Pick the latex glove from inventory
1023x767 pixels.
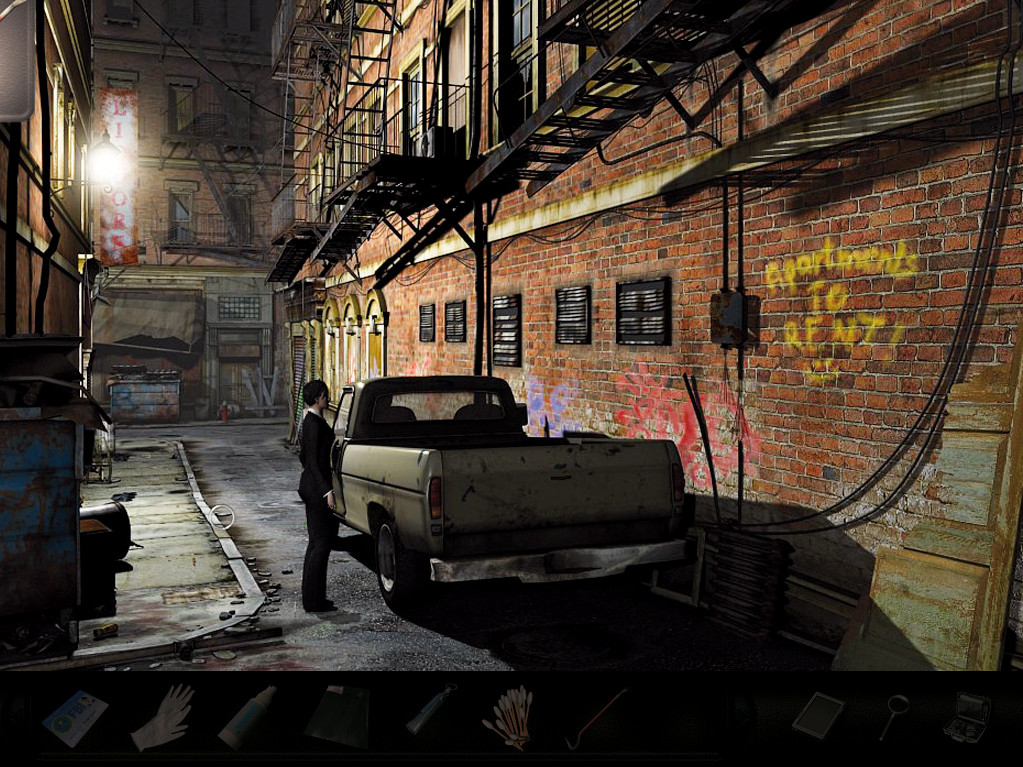tap(162, 717)
